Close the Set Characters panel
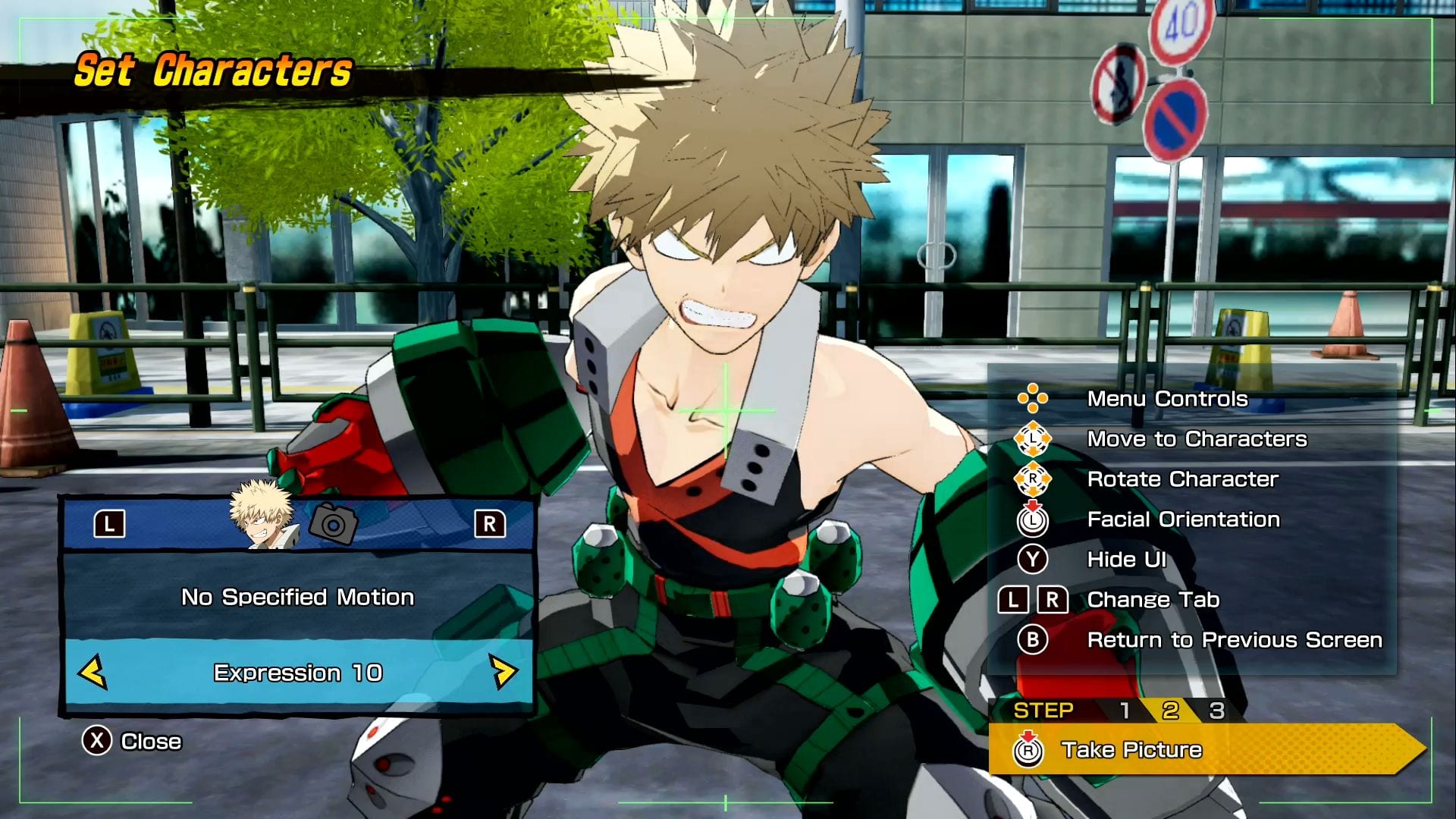1456x819 pixels. click(132, 741)
